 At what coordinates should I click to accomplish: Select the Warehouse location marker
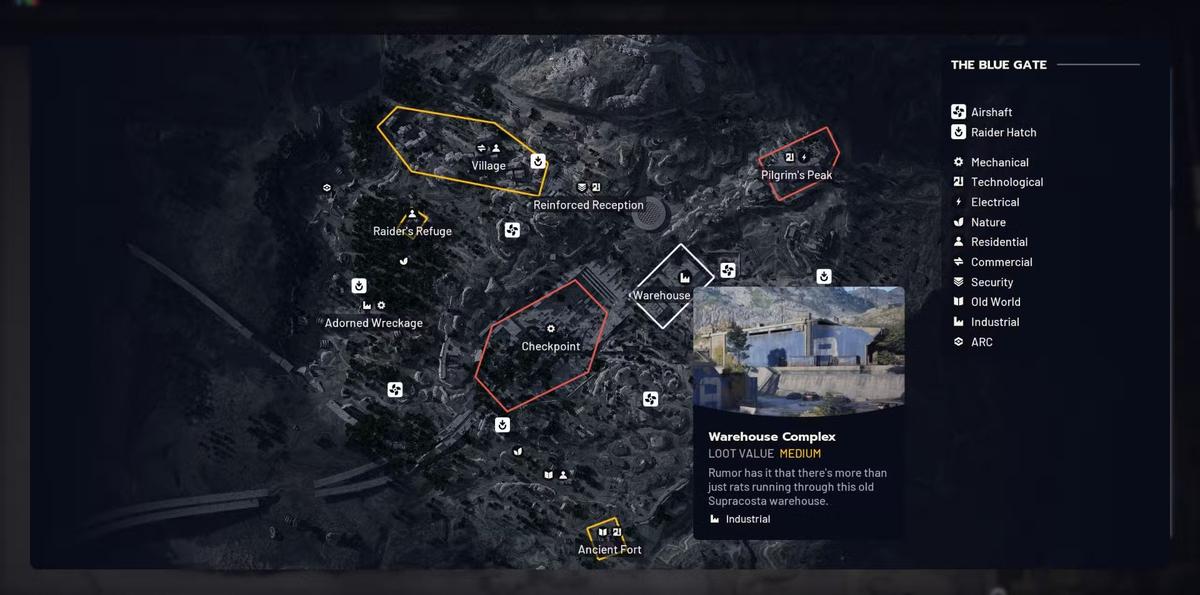[x=662, y=295]
